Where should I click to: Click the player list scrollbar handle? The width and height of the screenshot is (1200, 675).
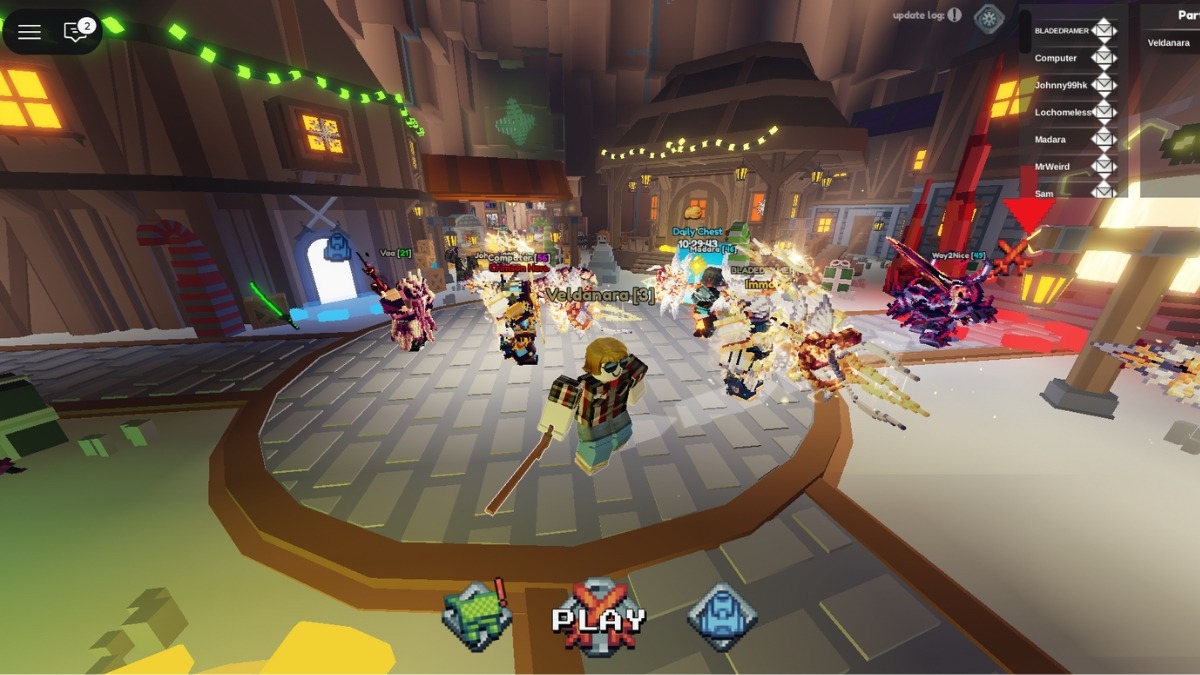pos(1025,32)
